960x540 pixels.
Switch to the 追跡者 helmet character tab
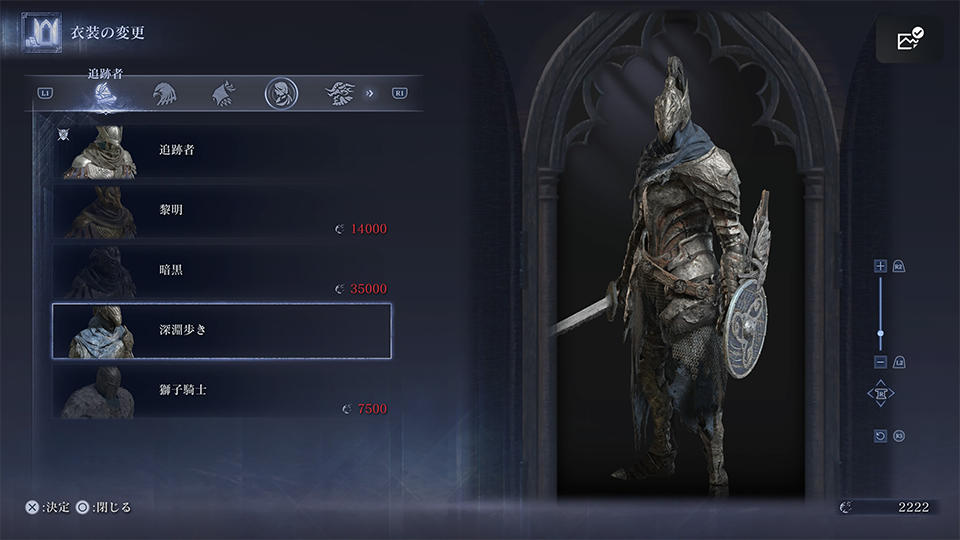105,95
